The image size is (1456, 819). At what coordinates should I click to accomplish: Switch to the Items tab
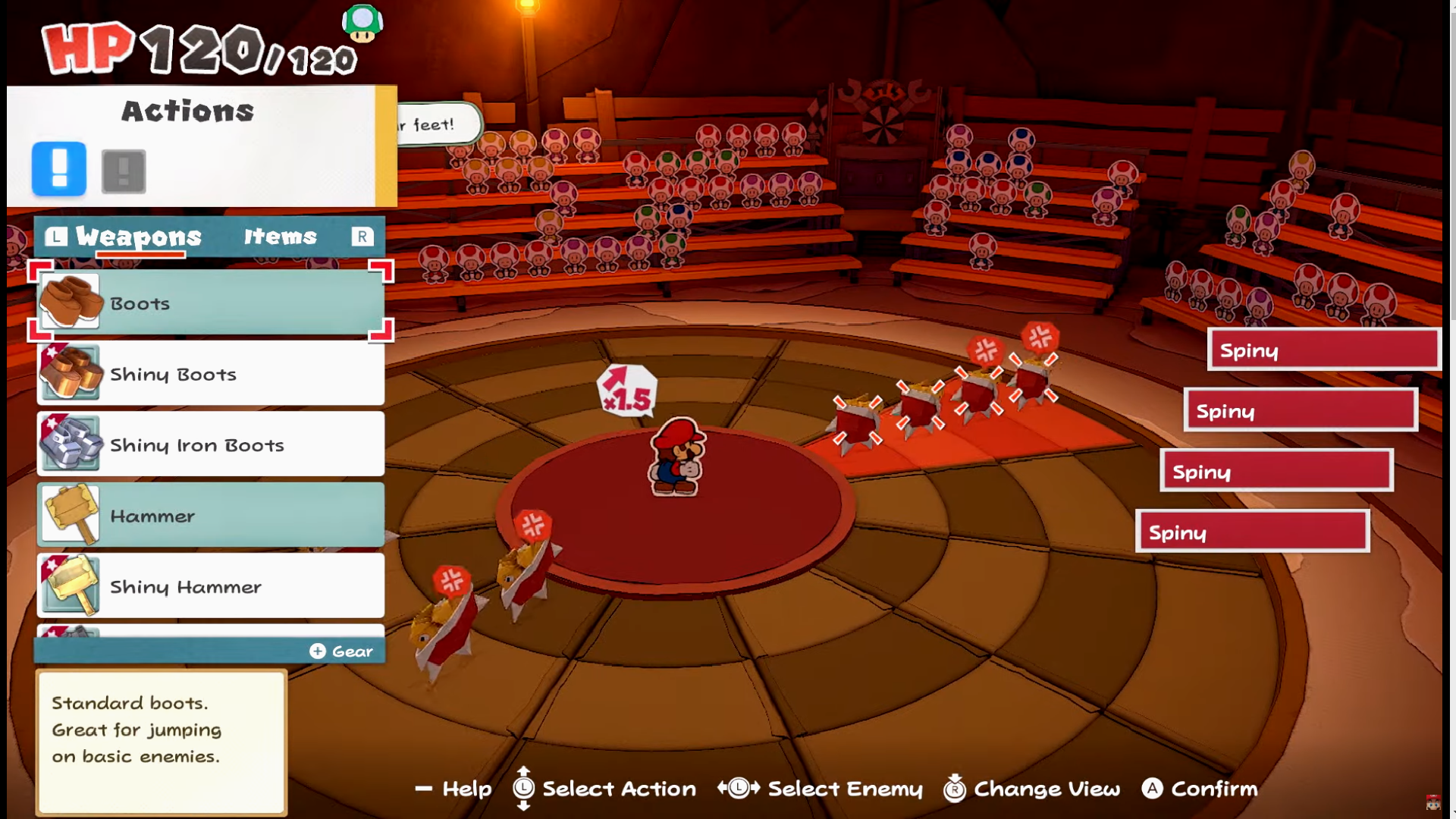pyautogui.click(x=280, y=237)
